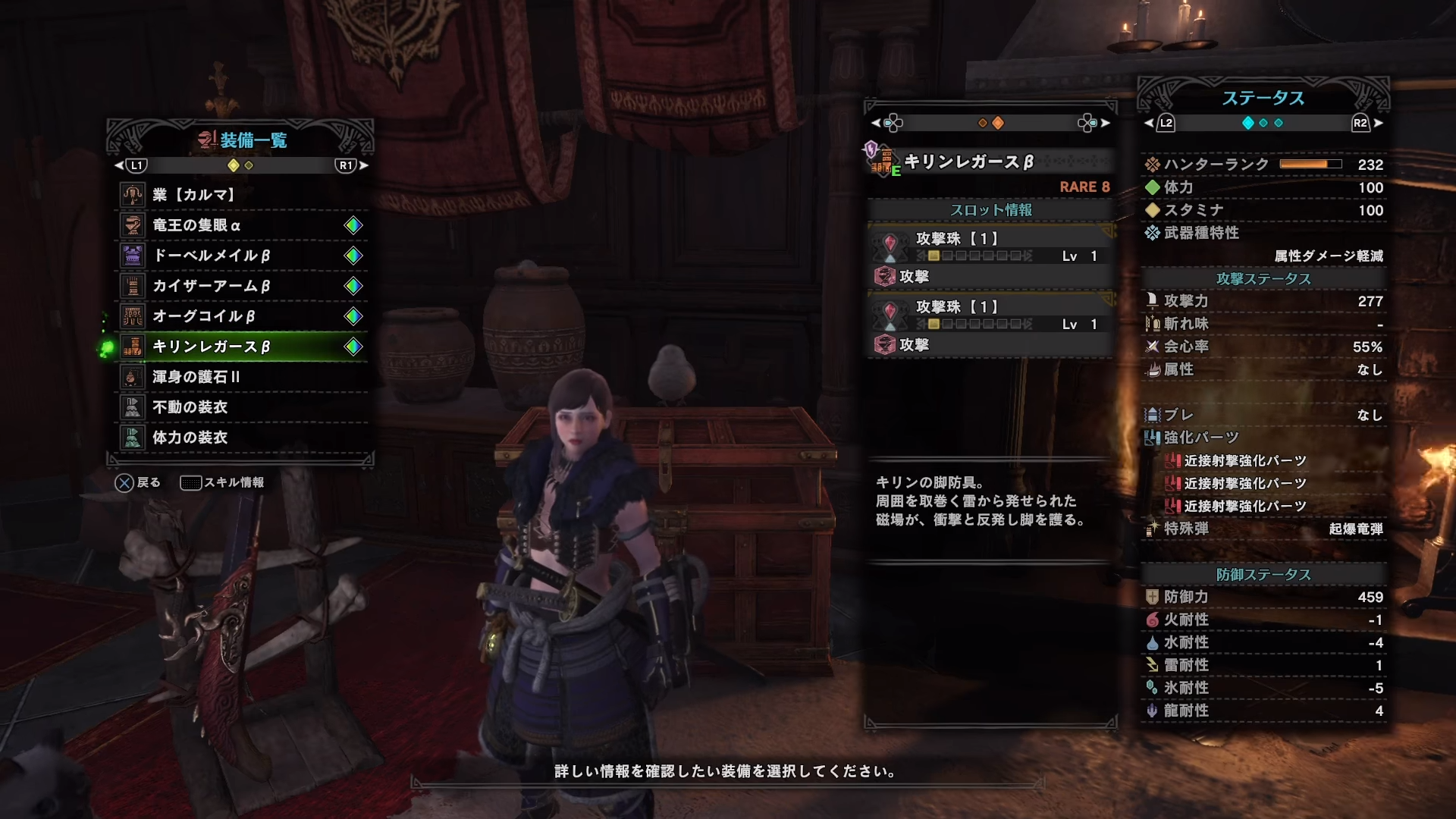Viewport: 1456px width, 819px height.
Task: Open the スキル情報 skill info view
Action: point(222,483)
